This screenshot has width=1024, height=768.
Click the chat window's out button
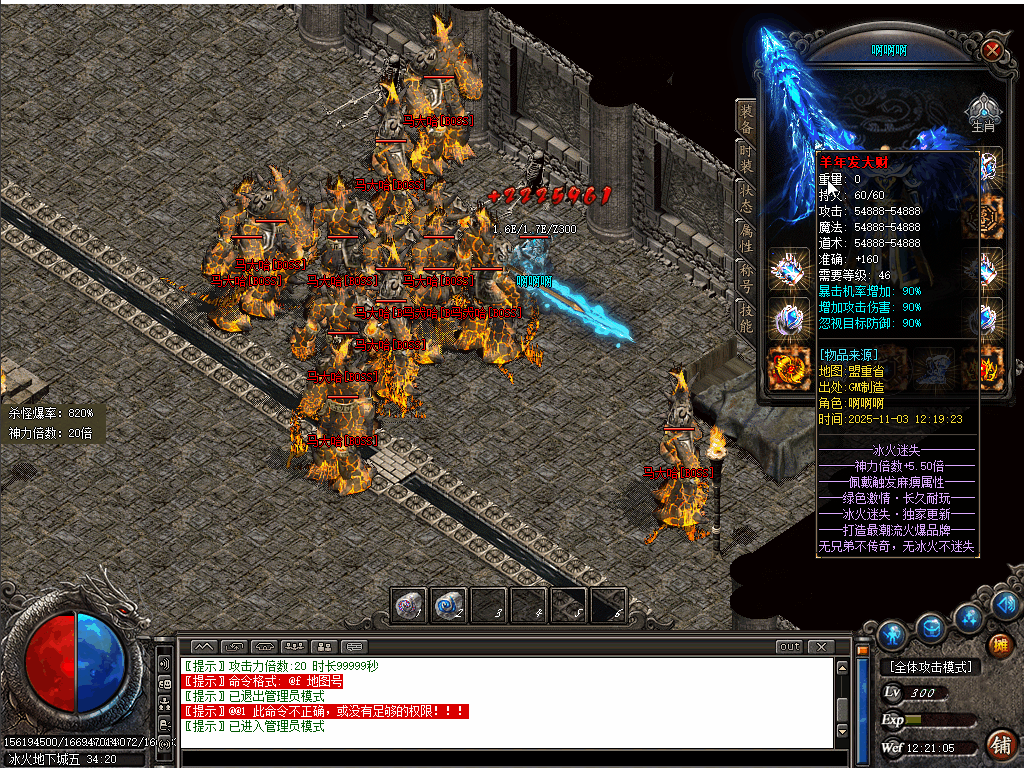tap(790, 647)
